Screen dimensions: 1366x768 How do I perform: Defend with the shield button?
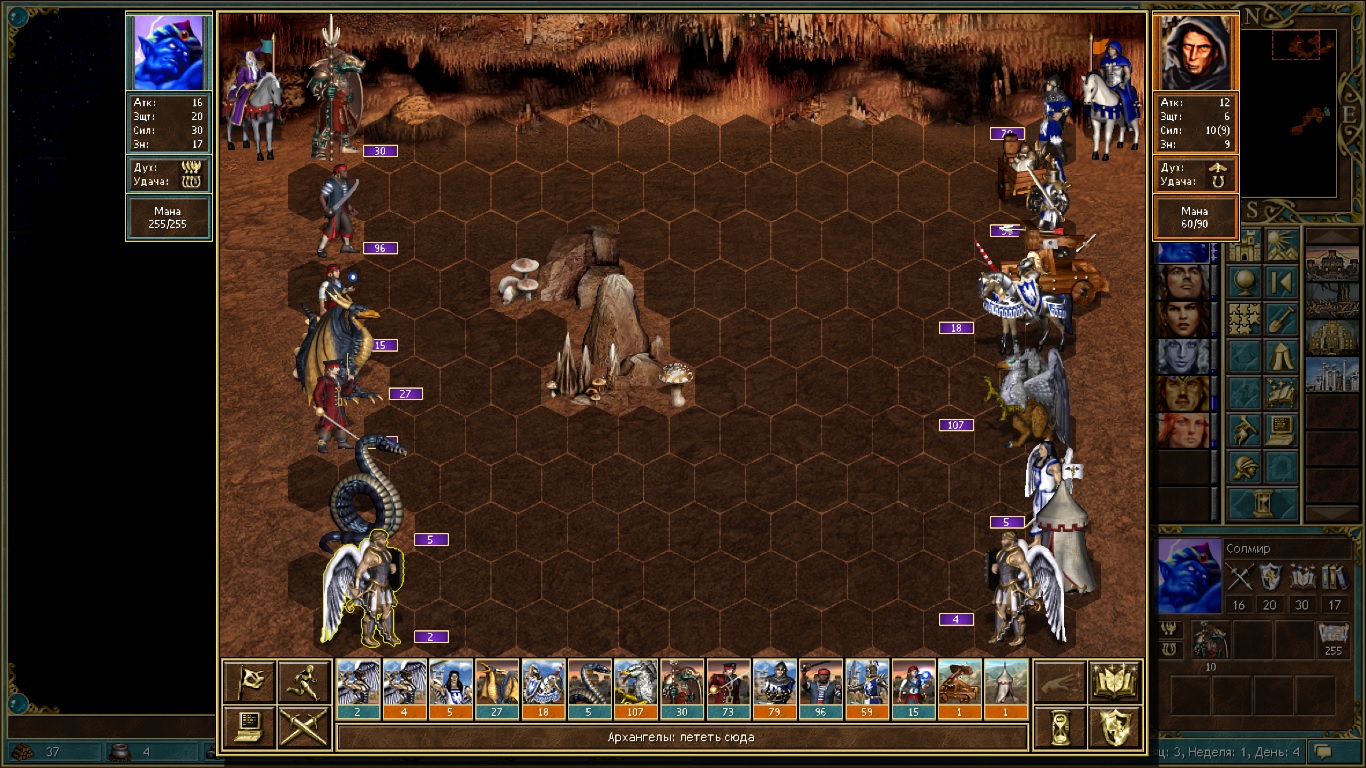[1115, 726]
